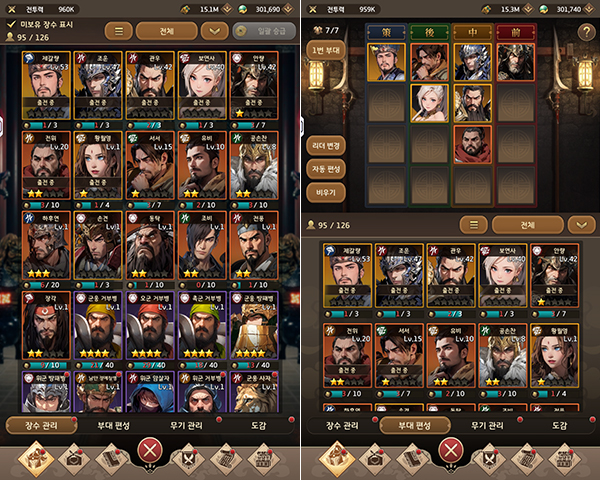Select the helmeted general in the 前 column
Viewport: 600px width, 480px height.
pos(516,62)
